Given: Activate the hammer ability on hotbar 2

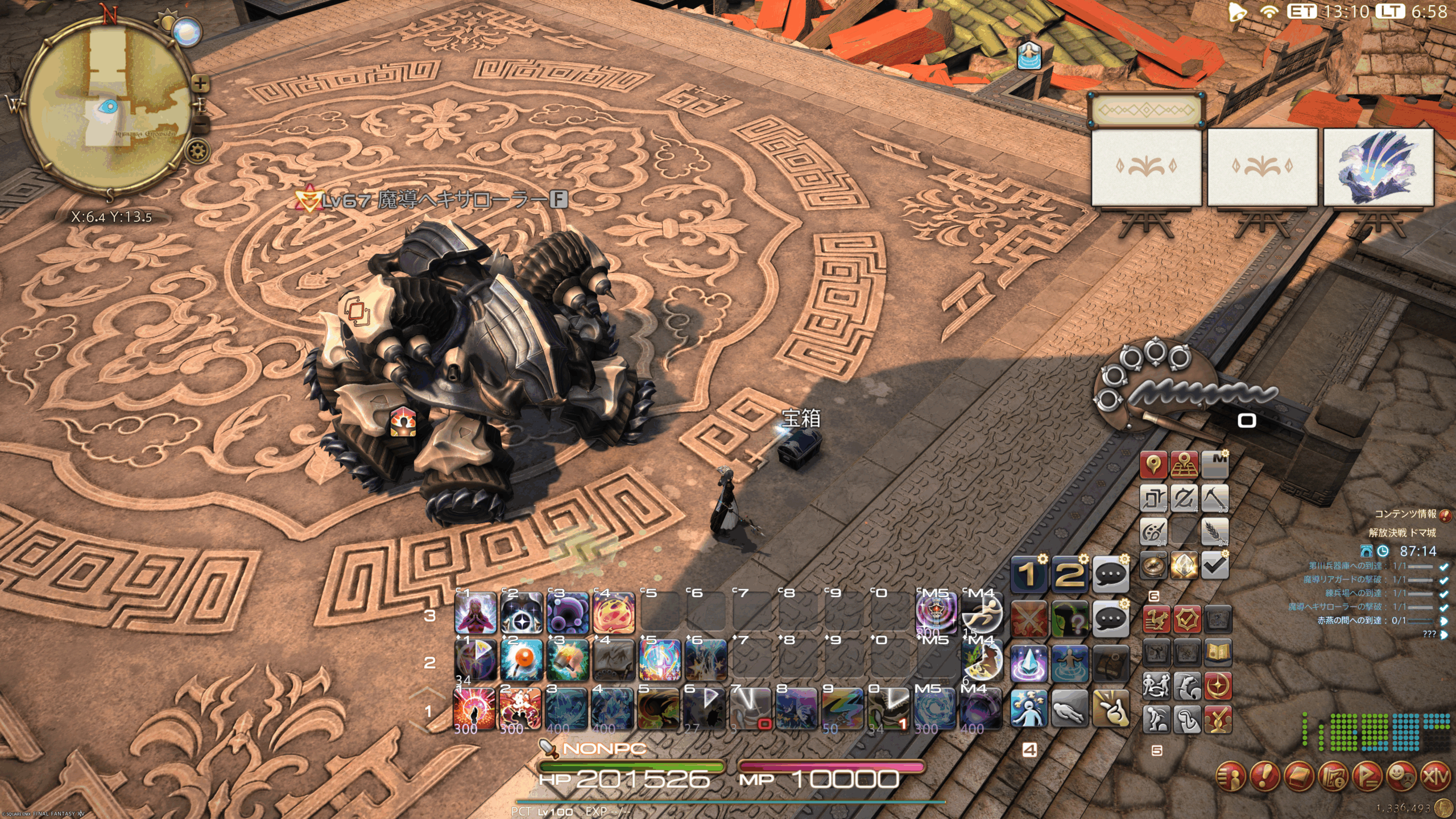Looking at the screenshot, I should 567,660.
